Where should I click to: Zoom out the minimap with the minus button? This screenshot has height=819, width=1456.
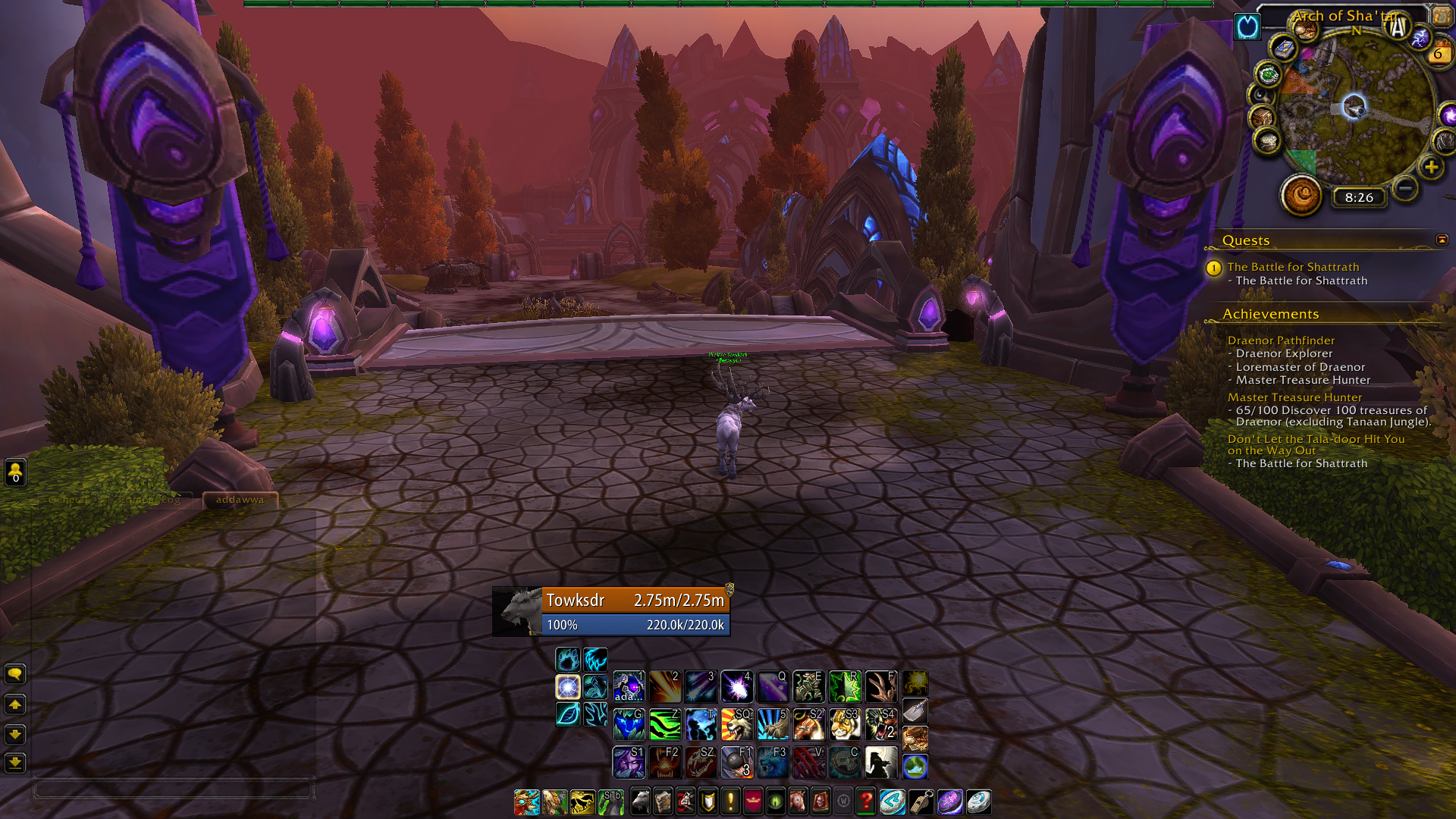1405,188
